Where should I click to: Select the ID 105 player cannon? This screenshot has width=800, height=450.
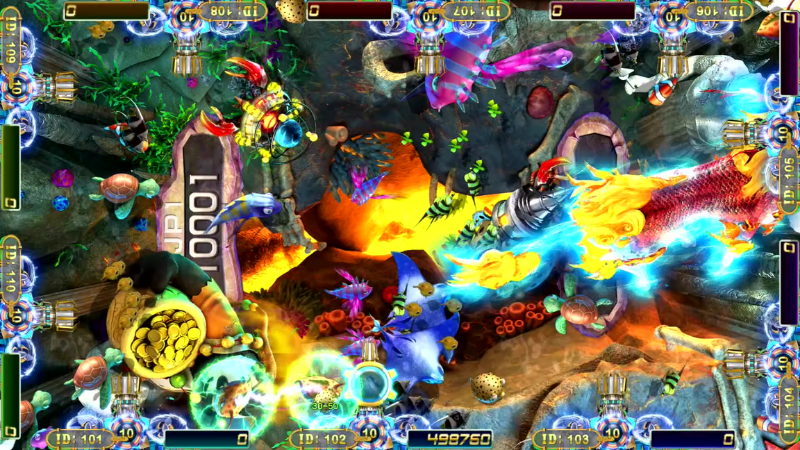pyautogui.click(x=745, y=131)
